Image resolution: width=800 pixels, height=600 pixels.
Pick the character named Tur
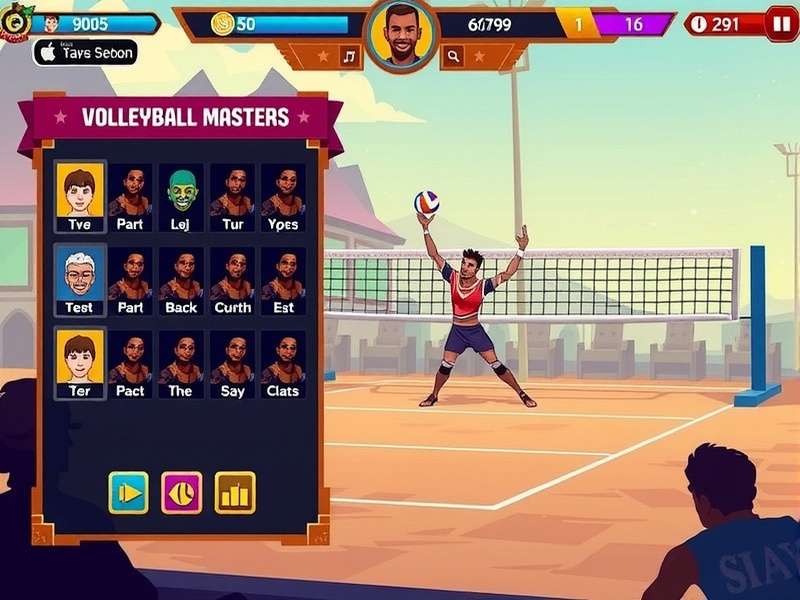click(232, 197)
